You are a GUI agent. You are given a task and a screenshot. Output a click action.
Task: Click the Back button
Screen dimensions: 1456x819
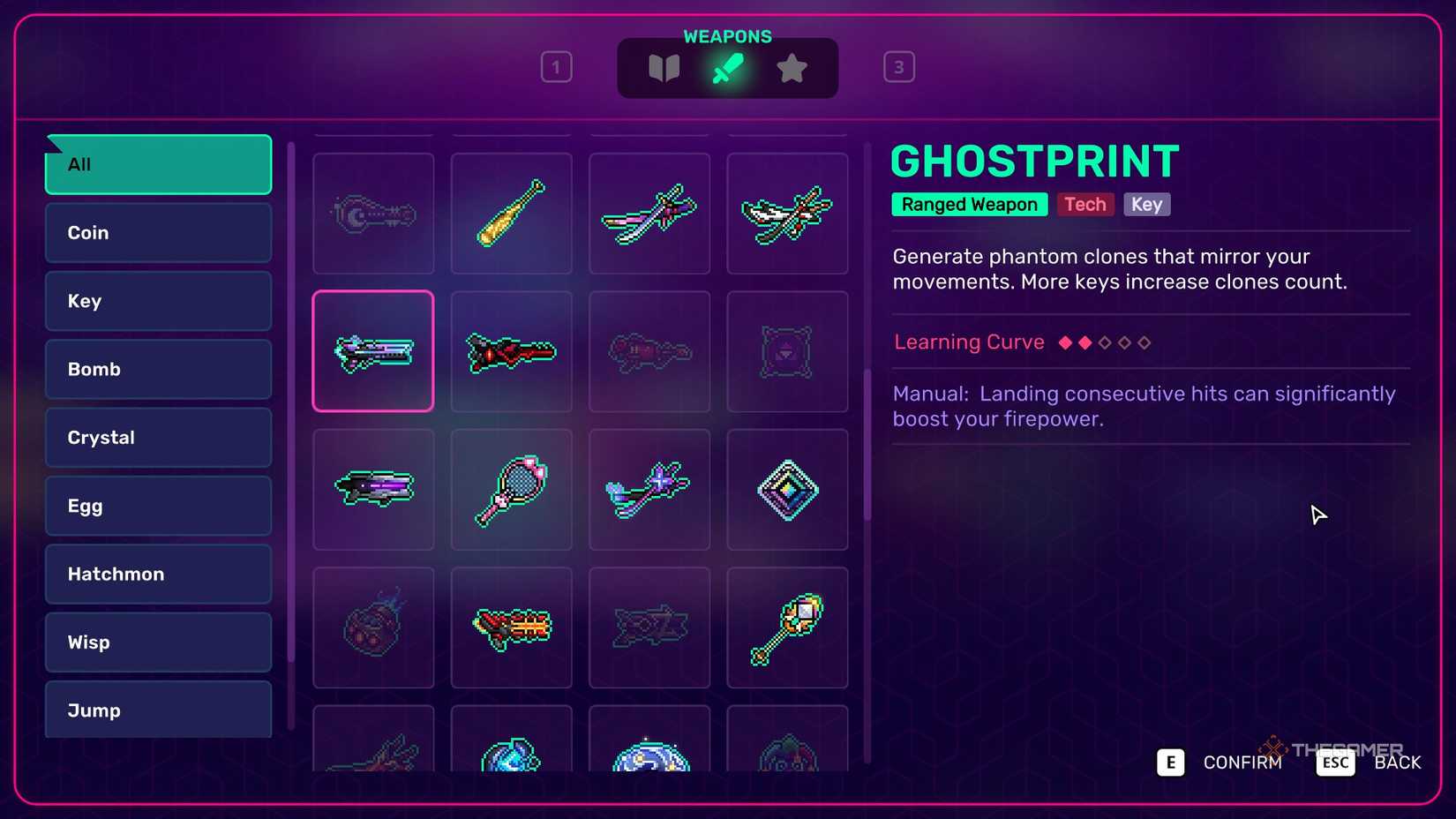tap(1396, 762)
